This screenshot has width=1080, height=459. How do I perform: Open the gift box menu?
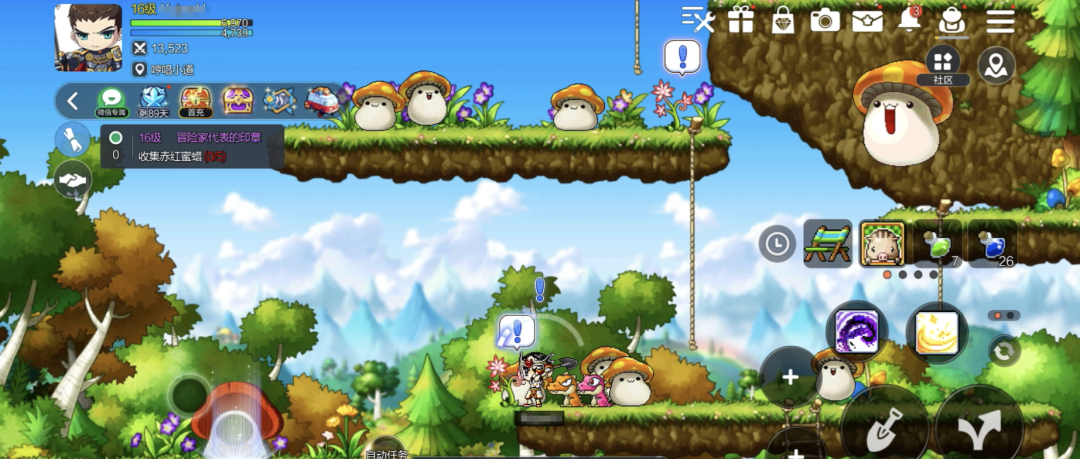[741, 20]
